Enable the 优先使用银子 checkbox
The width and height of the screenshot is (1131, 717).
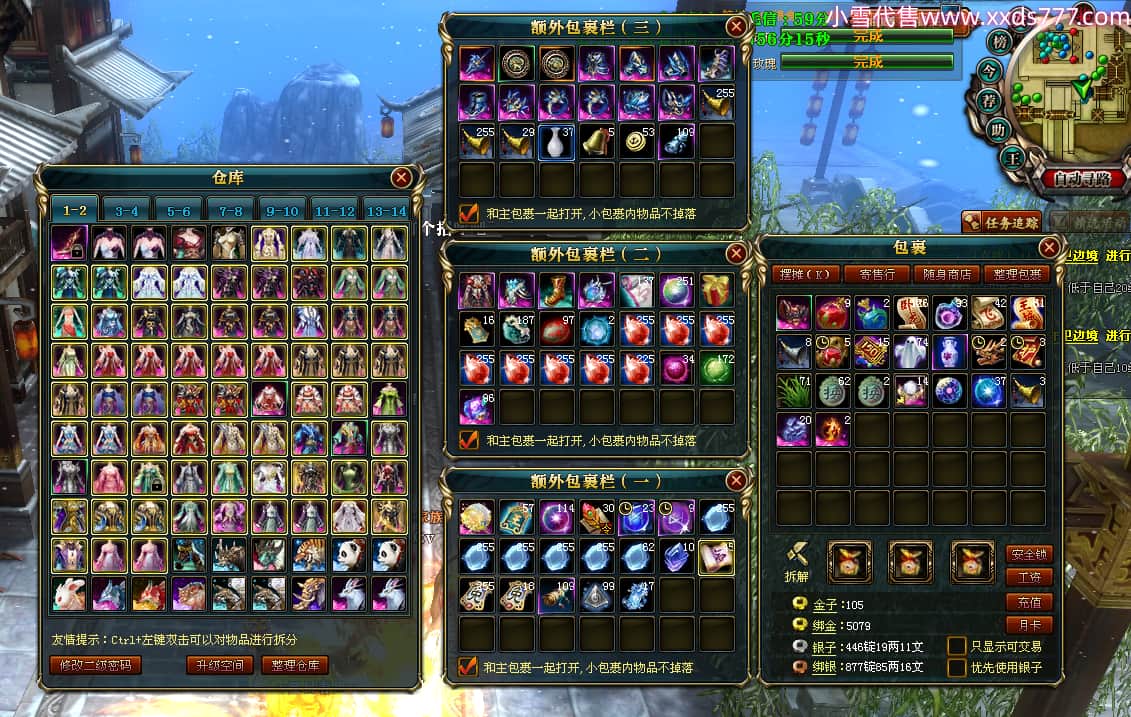tap(957, 667)
